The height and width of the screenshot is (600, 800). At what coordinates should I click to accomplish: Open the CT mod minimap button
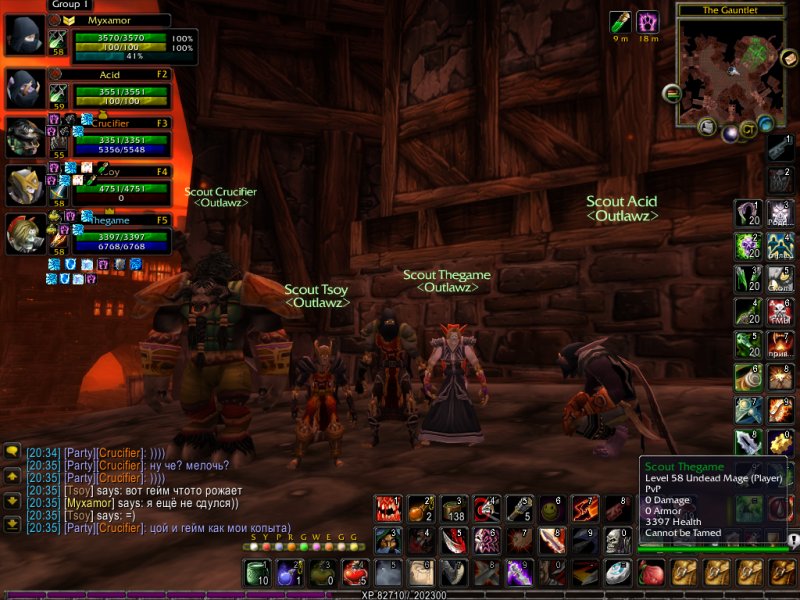(748, 128)
